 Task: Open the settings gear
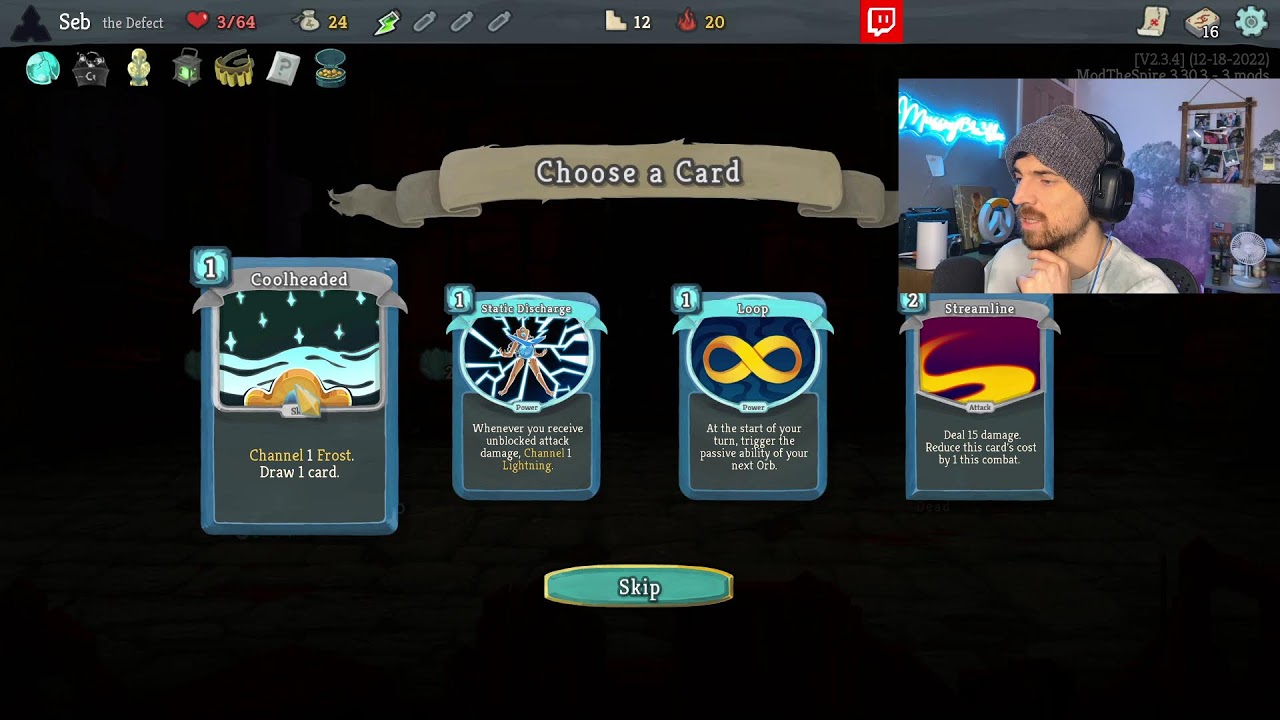[1251, 21]
